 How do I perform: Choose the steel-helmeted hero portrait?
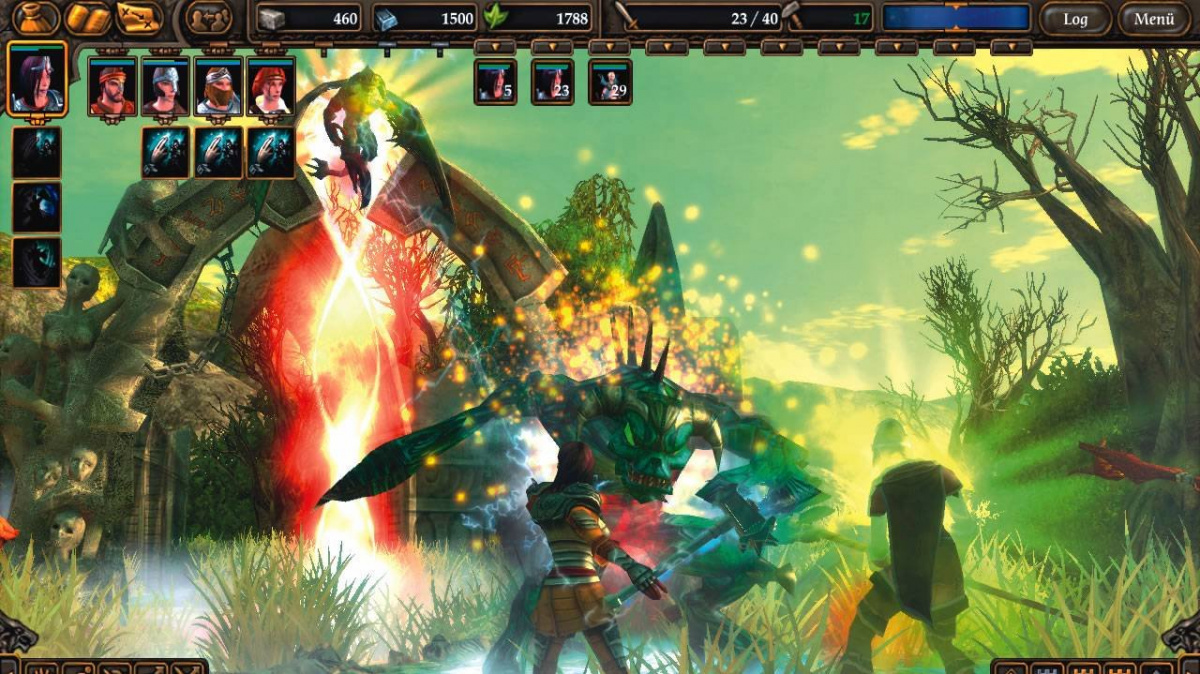pyautogui.click(x=165, y=86)
